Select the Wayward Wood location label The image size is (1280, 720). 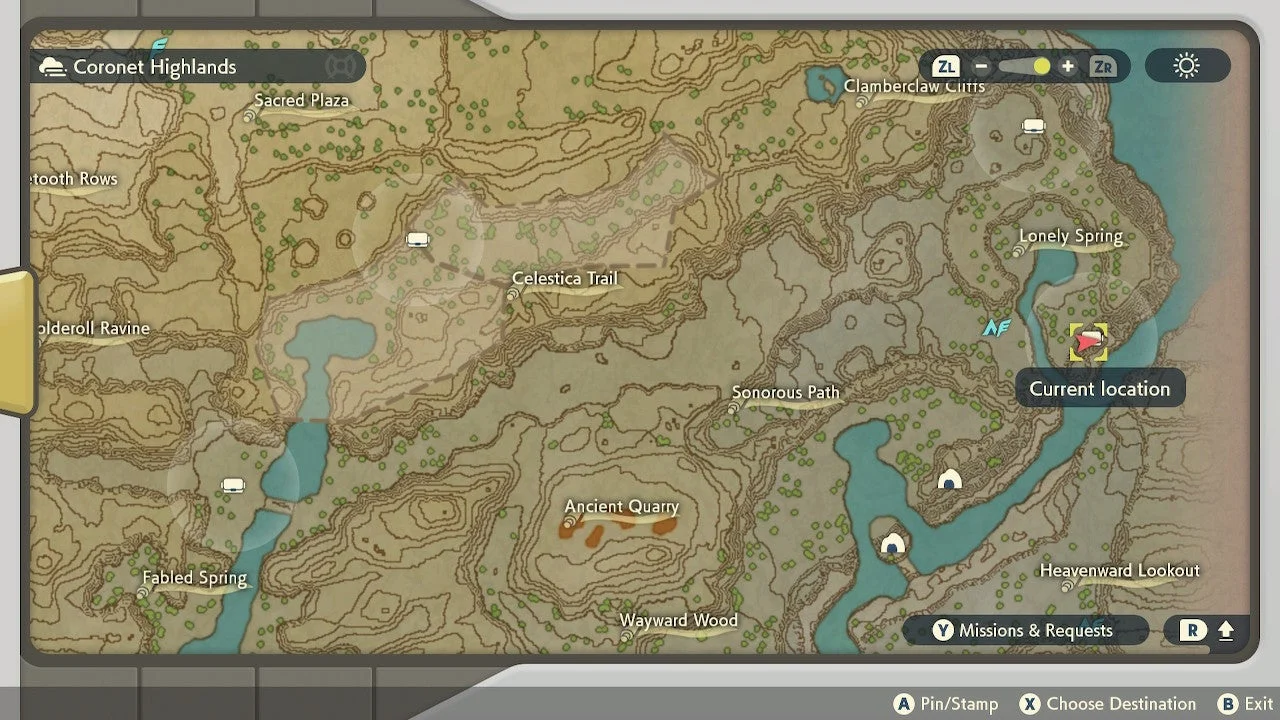pyautogui.click(x=678, y=621)
